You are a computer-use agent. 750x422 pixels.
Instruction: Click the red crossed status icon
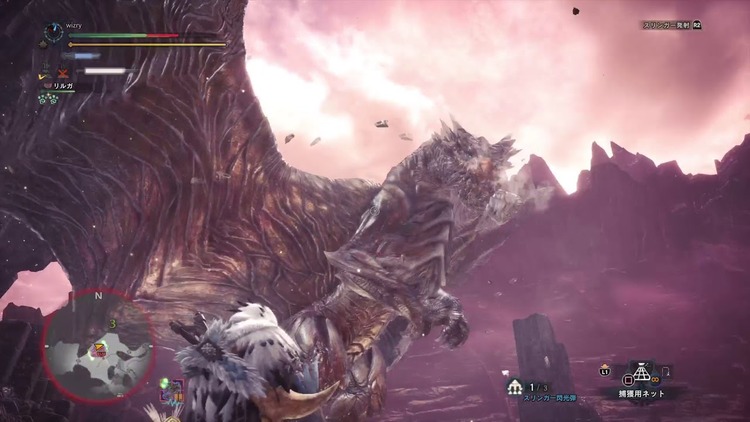click(x=63, y=73)
